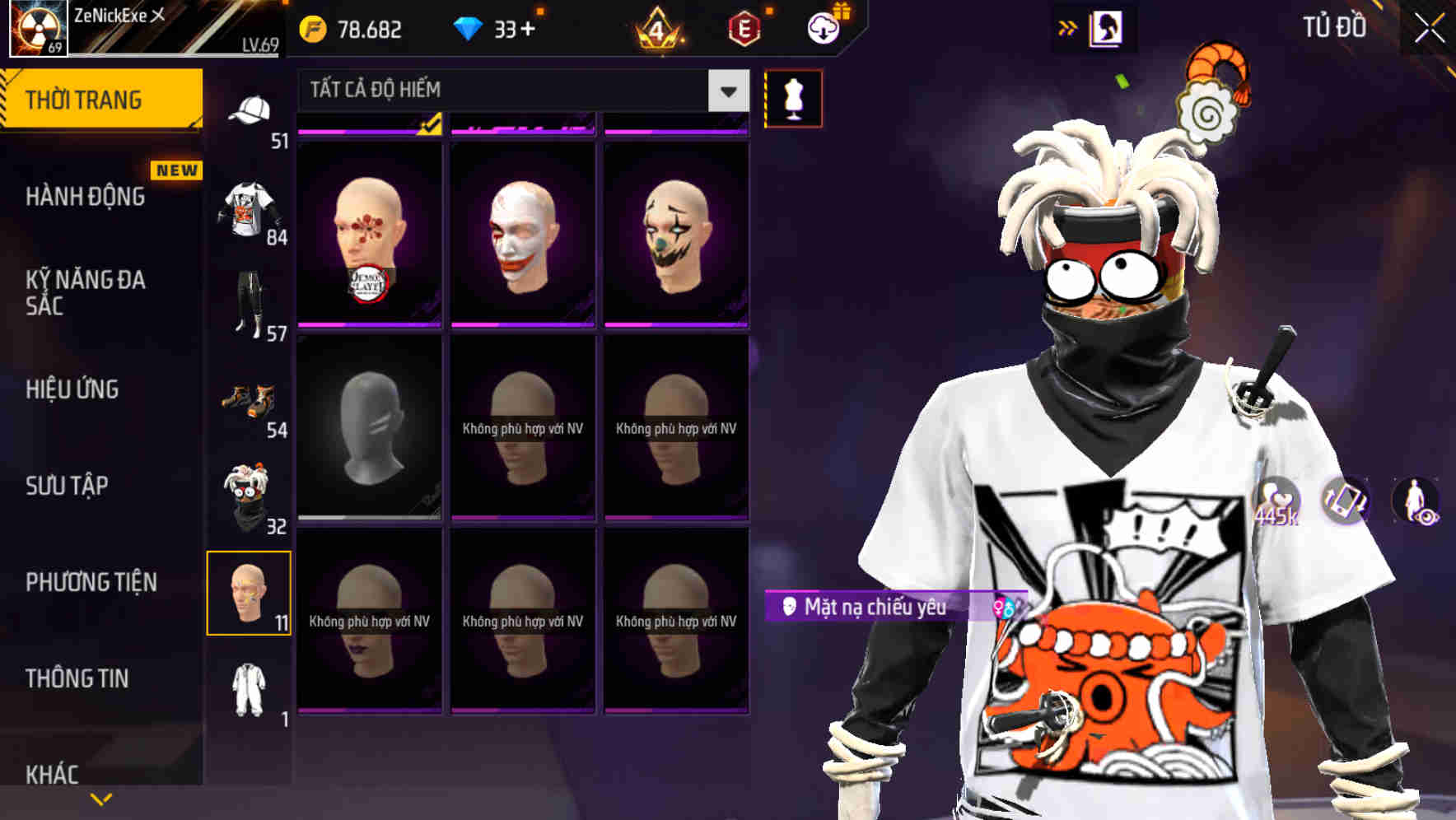Screen dimensions: 1456x820
Task: Toggle the gender symbols on Mặt nạ chiếu yêu
Action: pos(1003,606)
